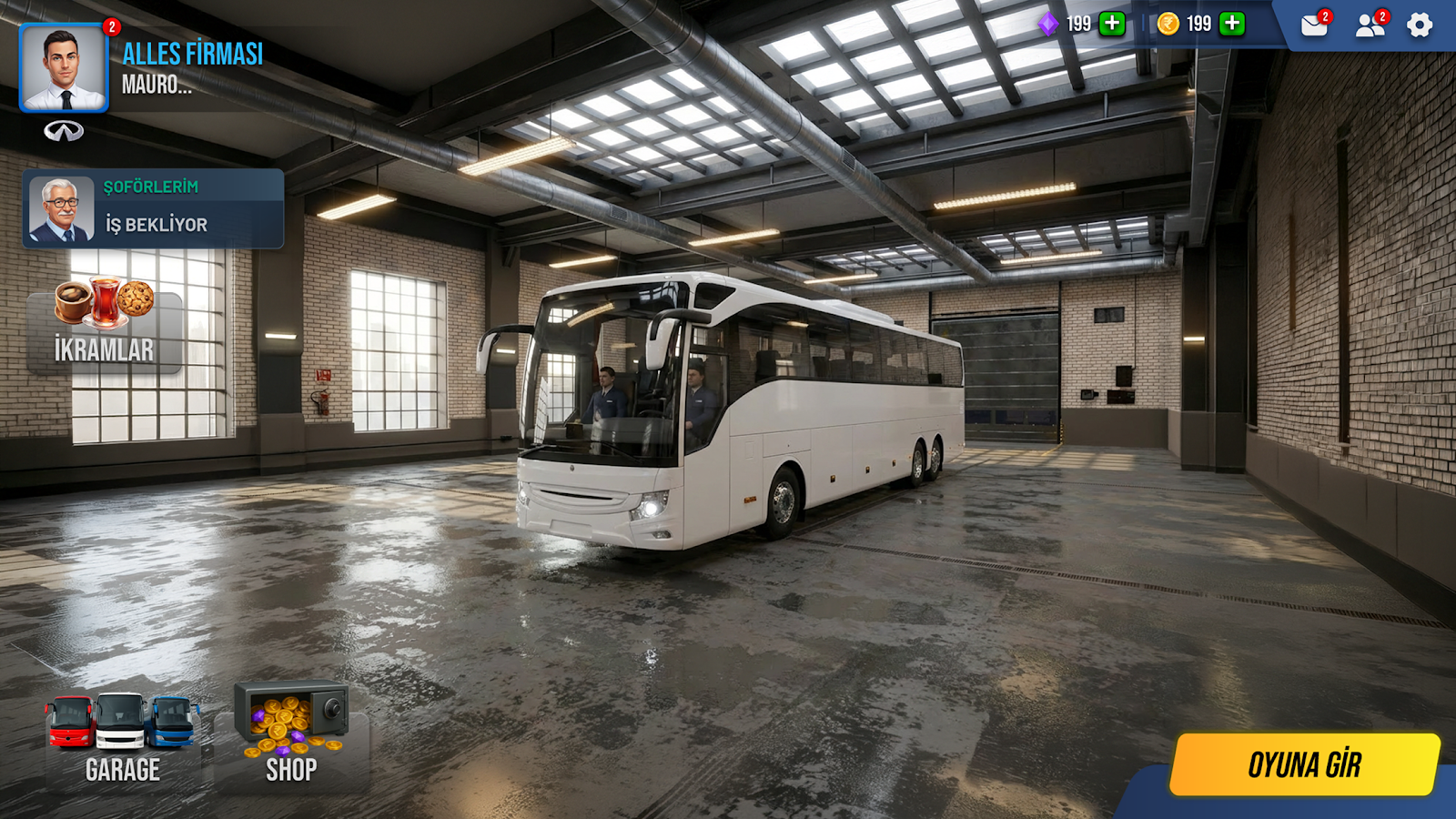
Task: Select the Alles Firması company name
Action: (193, 55)
